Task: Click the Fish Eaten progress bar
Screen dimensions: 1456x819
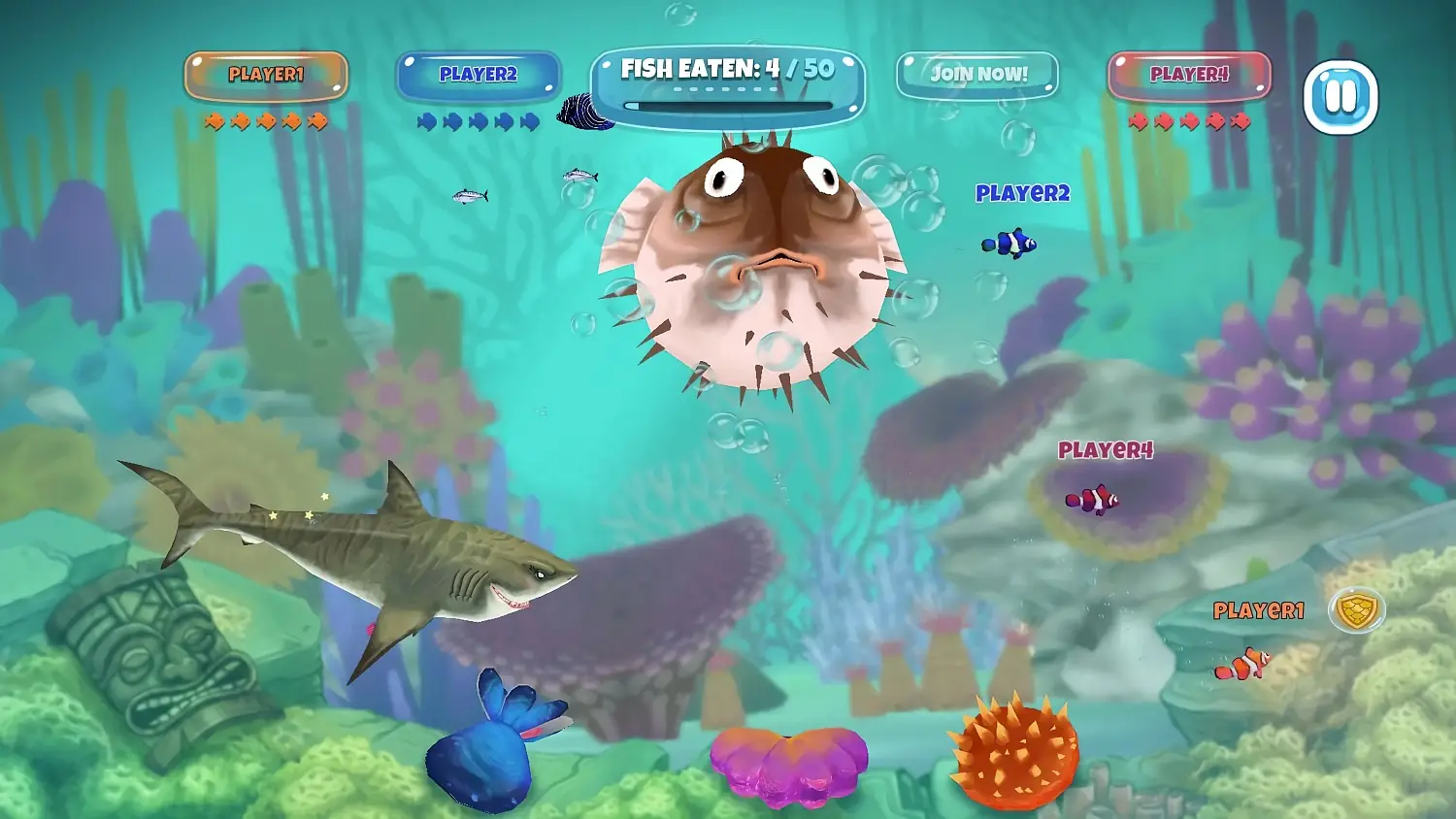Action: [x=730, y=103]
